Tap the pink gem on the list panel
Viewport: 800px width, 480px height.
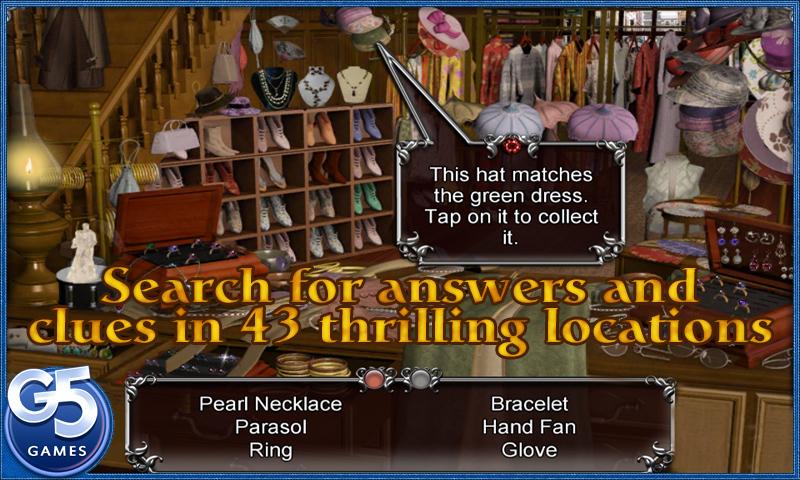coord(375,378)
